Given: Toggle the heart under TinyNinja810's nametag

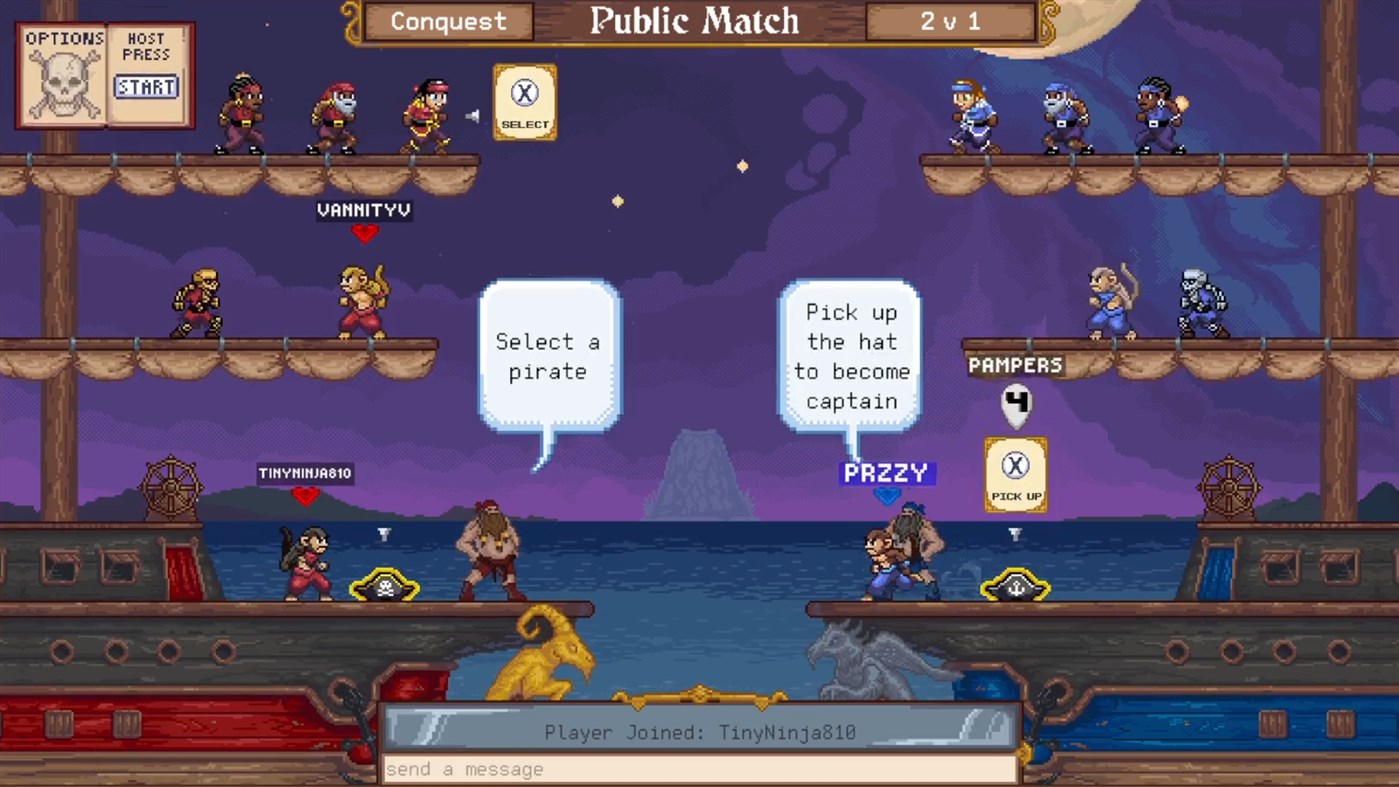Looking at the screenshot, I should [x=305, y=496].
